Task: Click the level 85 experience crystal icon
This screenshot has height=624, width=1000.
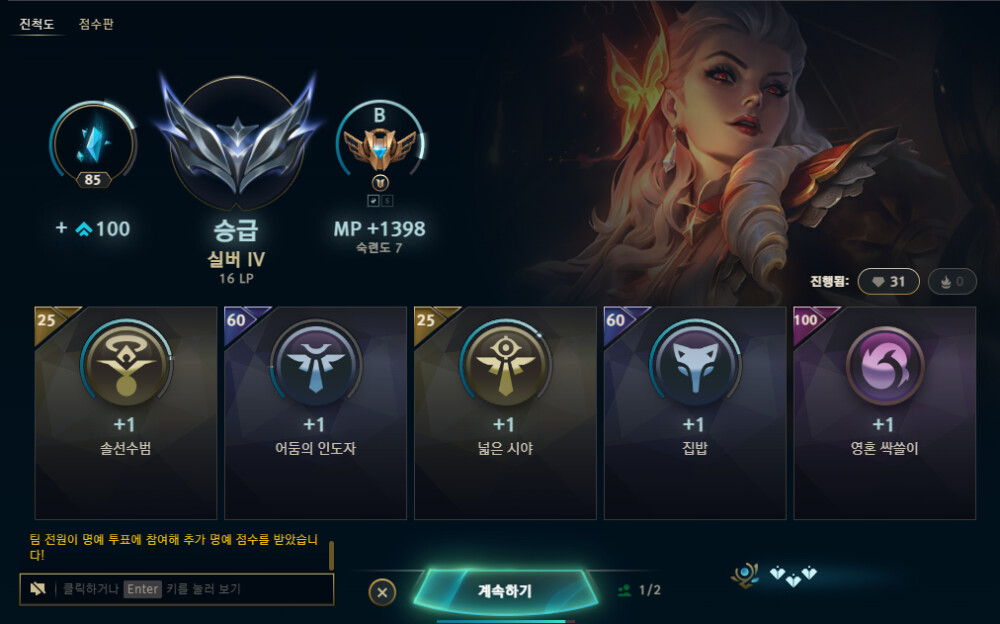Action: (93, 144)
